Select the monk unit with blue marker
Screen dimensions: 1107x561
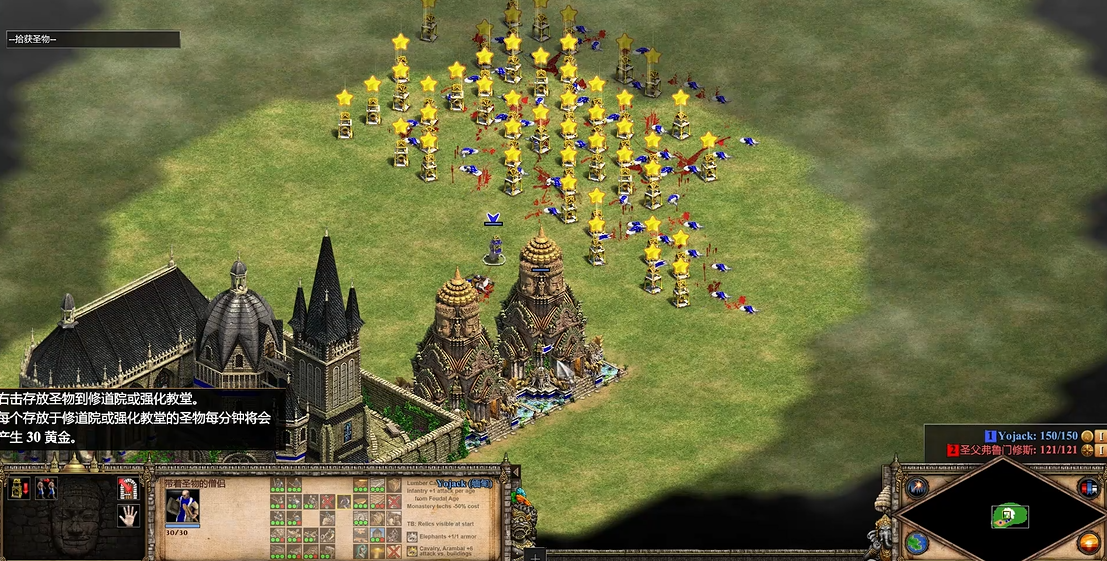[x=493, y=247]
